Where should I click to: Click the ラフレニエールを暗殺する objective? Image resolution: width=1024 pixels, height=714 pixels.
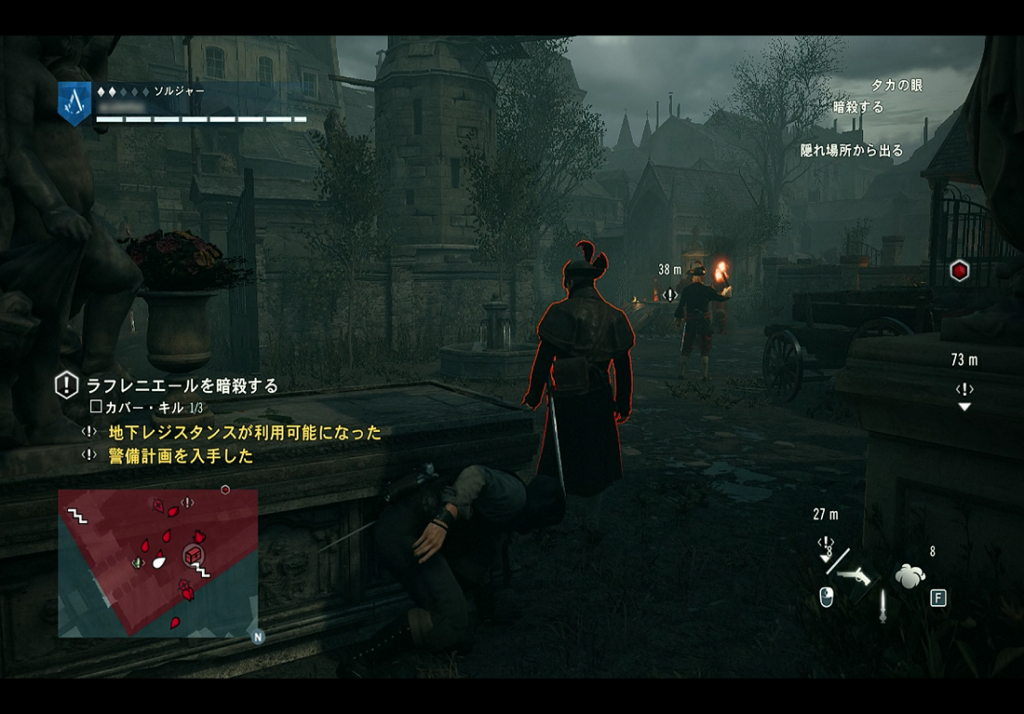point(182,385)
